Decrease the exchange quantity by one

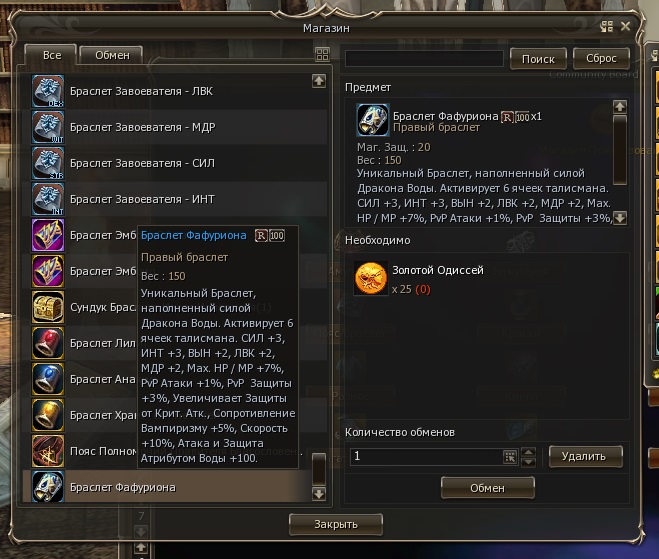click(530, 461)
